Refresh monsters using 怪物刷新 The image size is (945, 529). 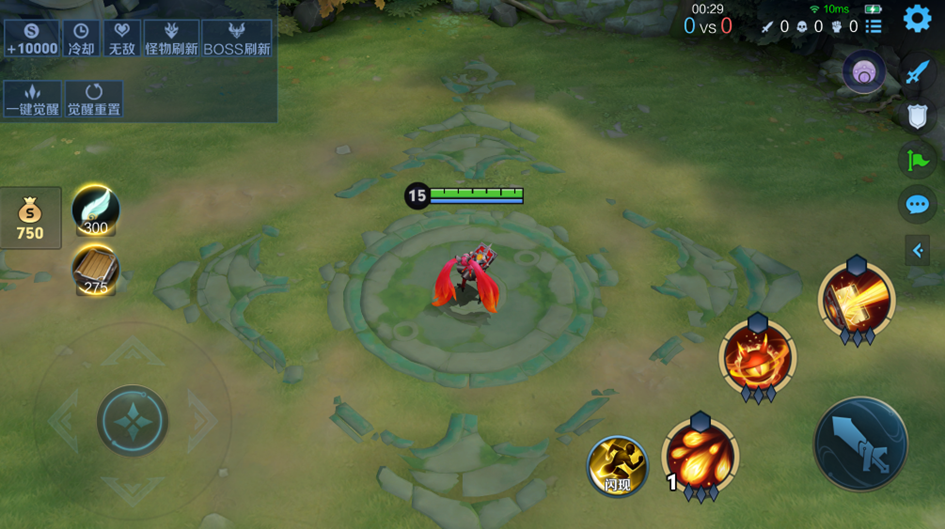click(x=171, y=39)
